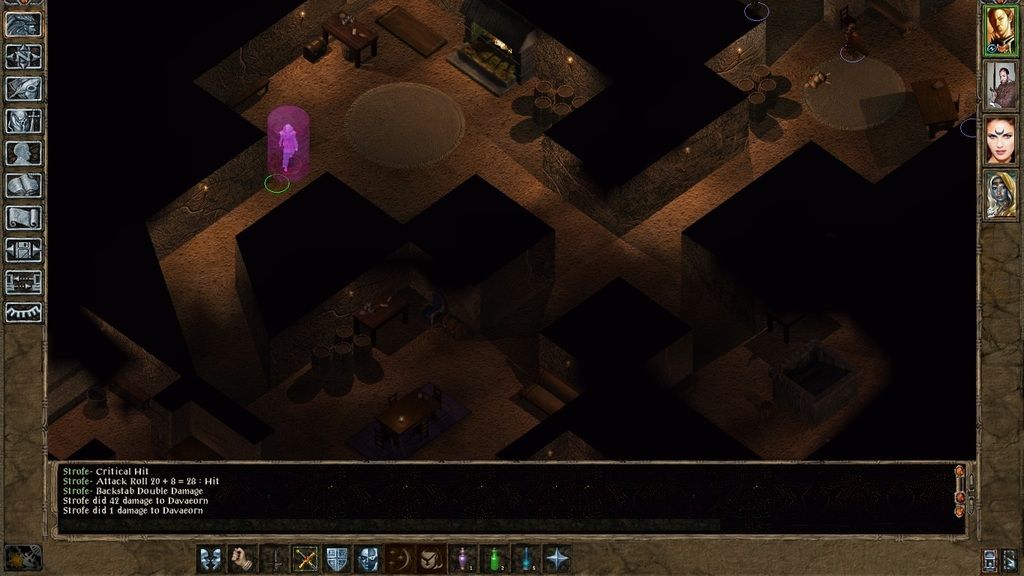Viewport: 1024px width, 576px height.
Task: Select the bearded man party portrait
Action: pos(1001,86)
